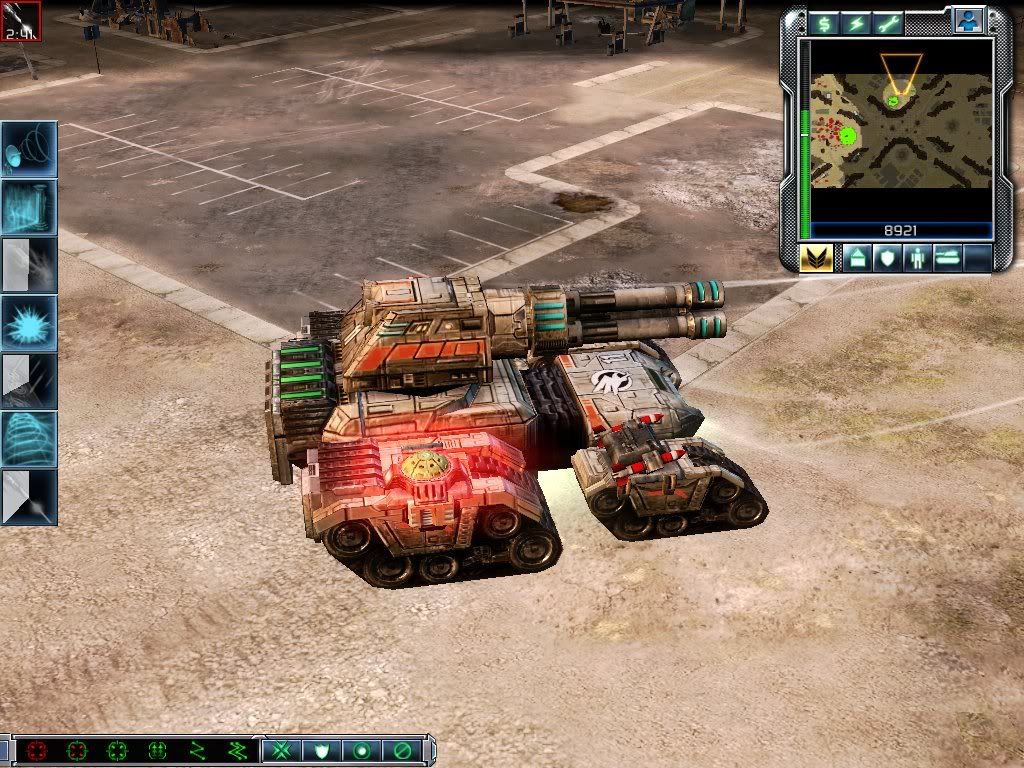The height and width of the screenshot is (768, 1024).
Task: Open the vehicle production tab
Action: tap(947, 258)
